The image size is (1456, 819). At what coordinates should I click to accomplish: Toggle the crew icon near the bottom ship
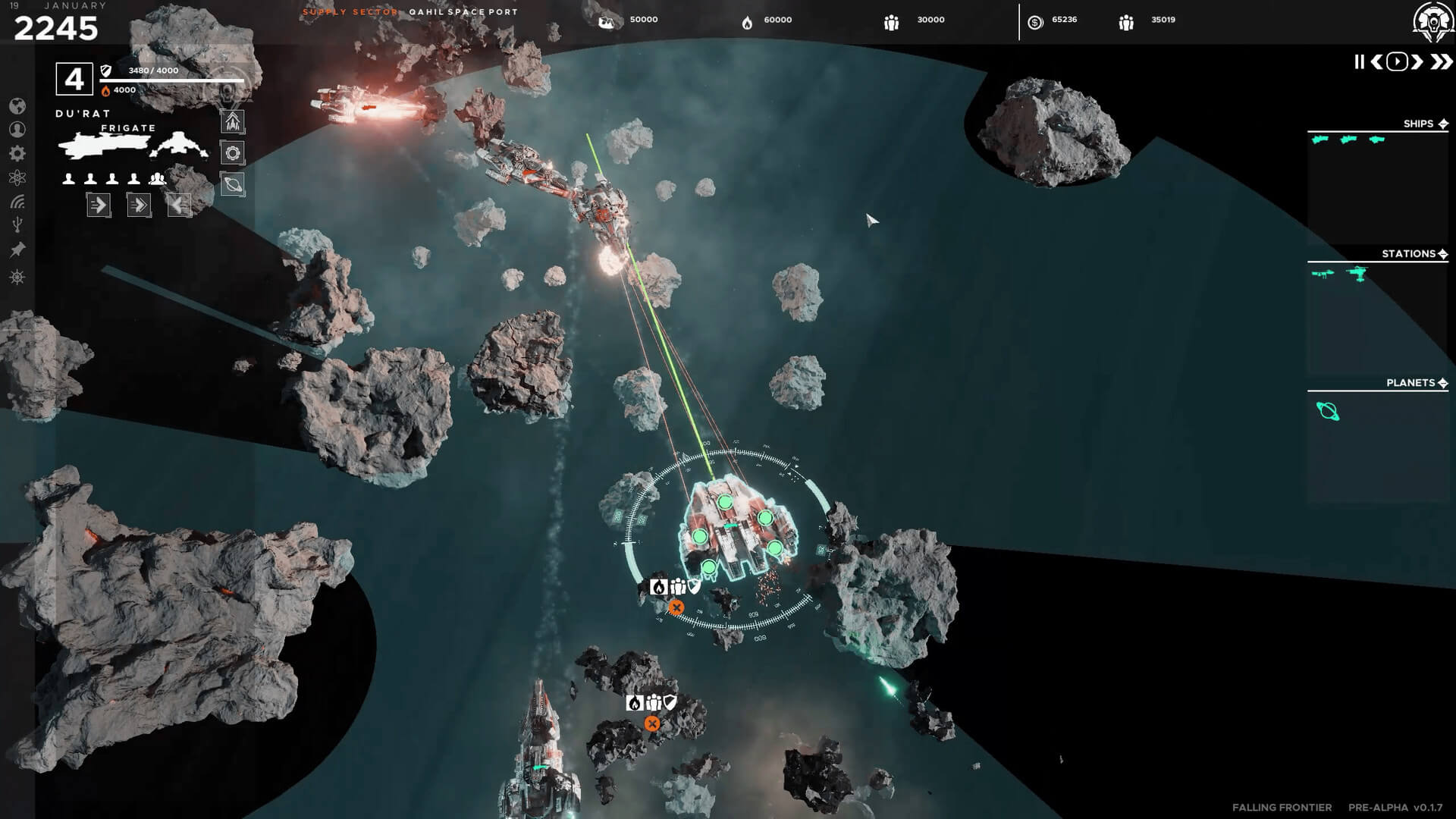pos(653,702)
